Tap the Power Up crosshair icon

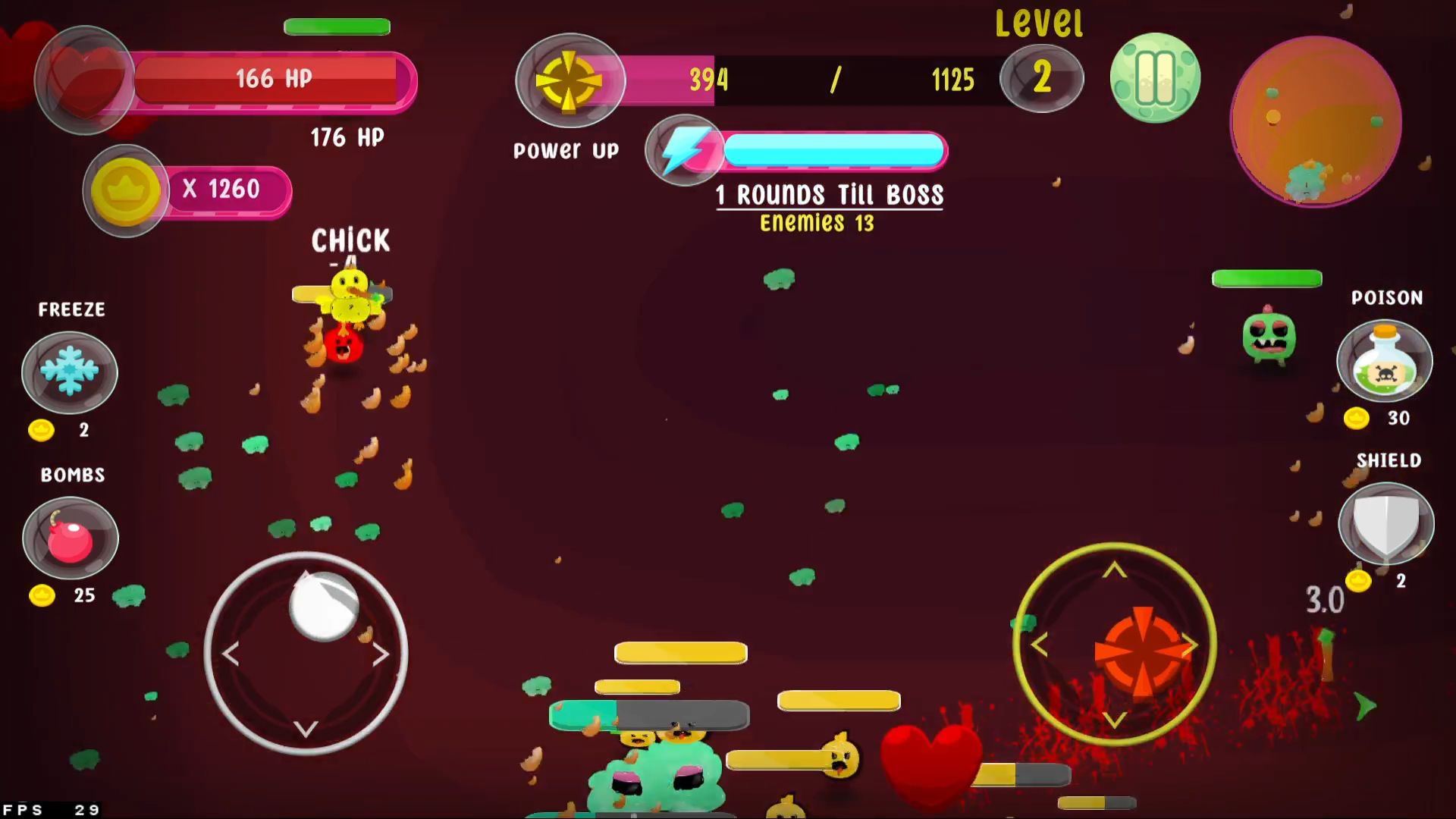570,80
